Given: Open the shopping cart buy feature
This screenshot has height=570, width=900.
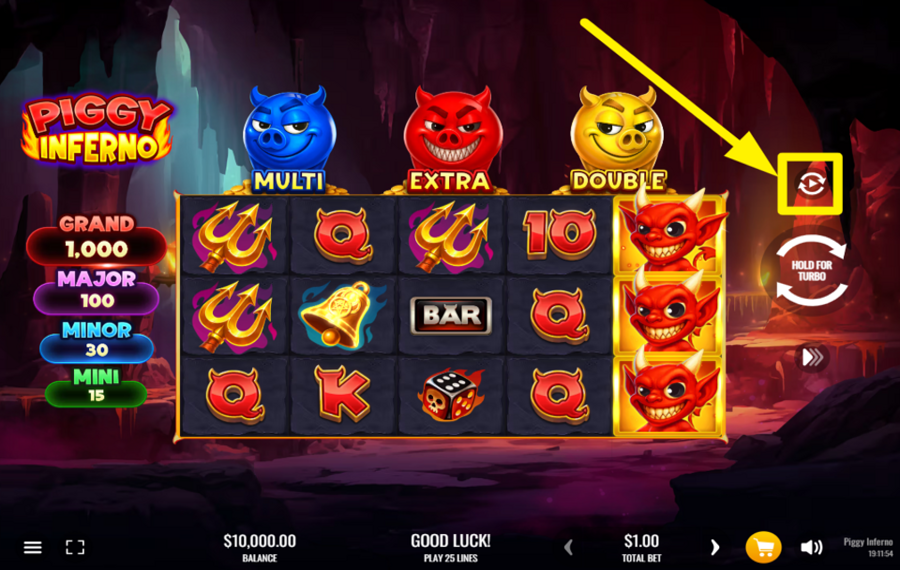Looking at the screenshot, I should 763,547.
